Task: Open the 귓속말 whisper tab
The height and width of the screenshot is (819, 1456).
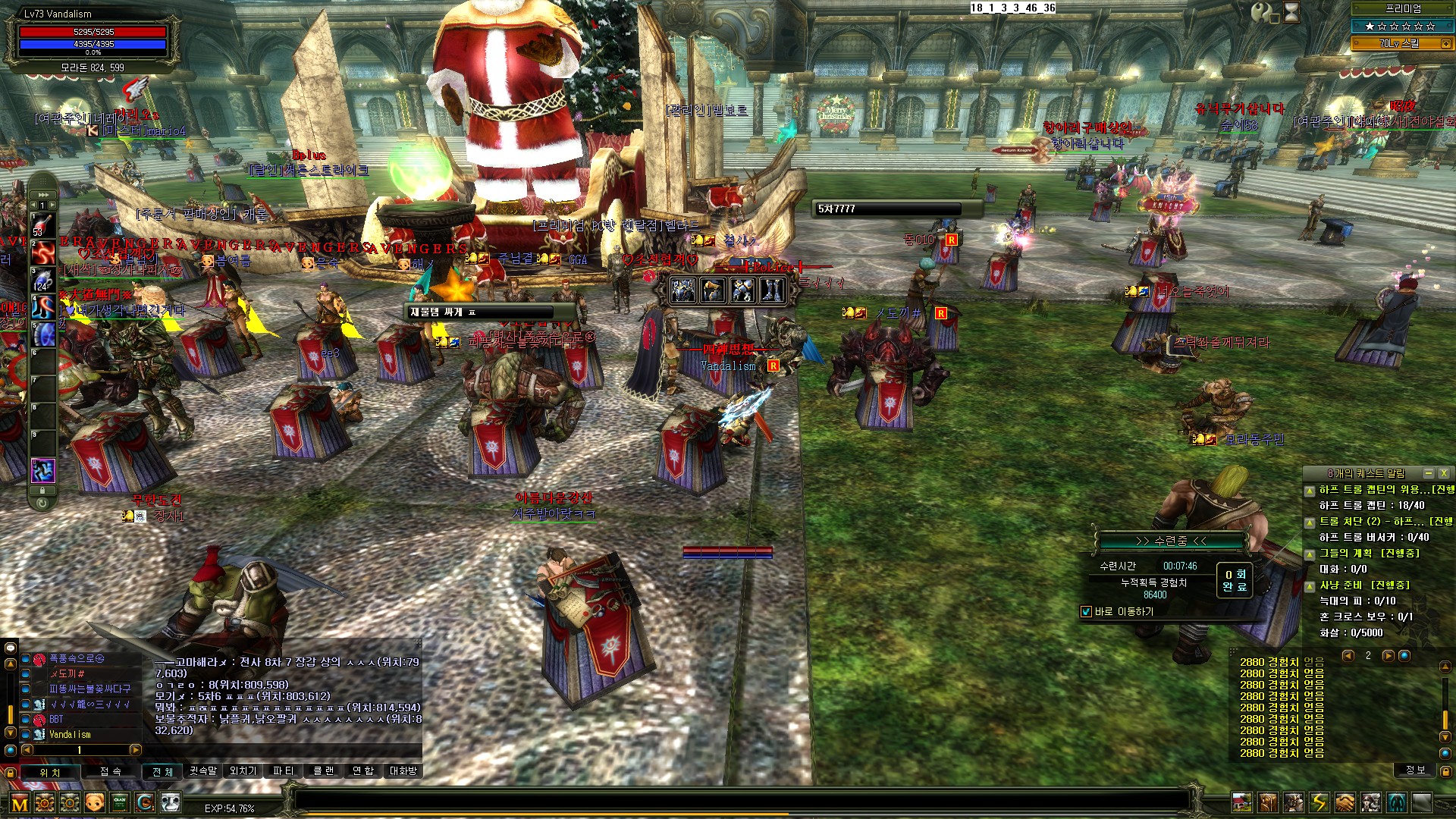Action: tap(203, 771)
